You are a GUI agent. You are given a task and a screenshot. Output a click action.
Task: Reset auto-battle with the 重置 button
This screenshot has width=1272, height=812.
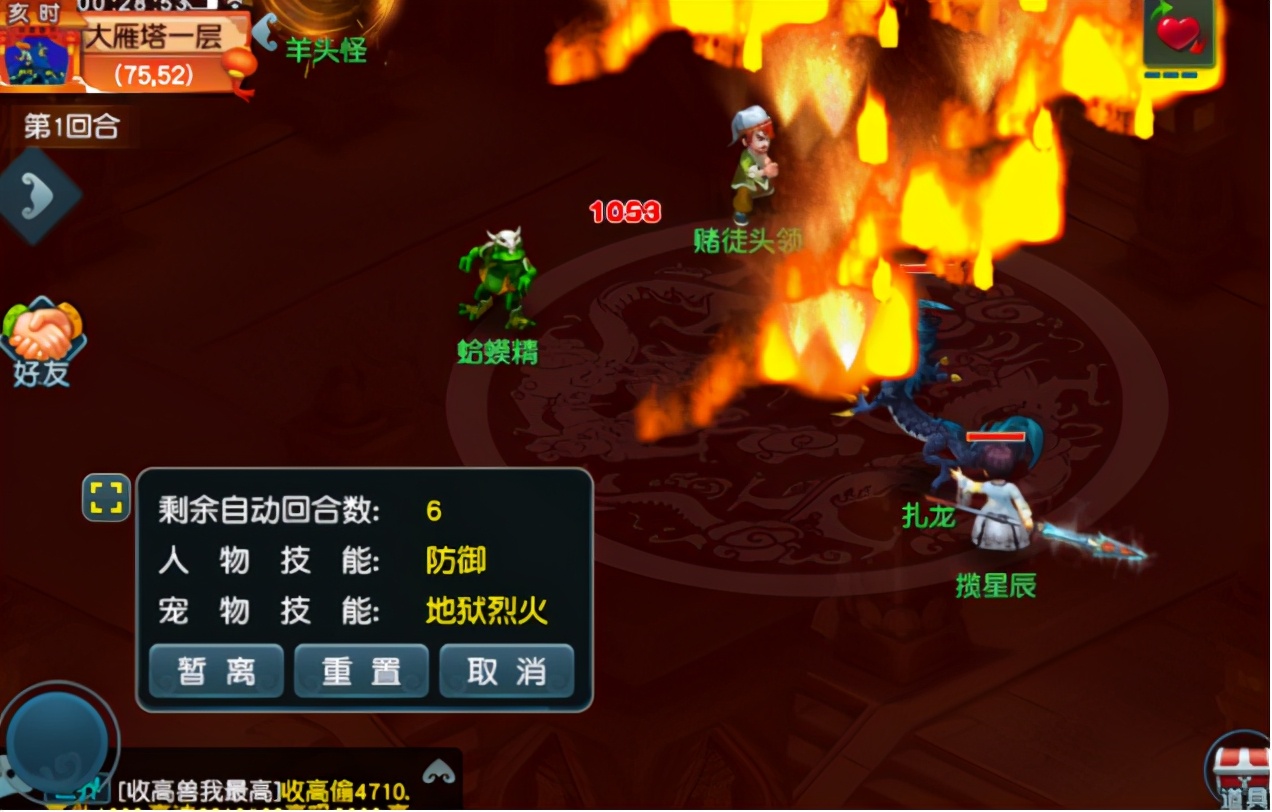pyautogui.click(x=361, y=670)
